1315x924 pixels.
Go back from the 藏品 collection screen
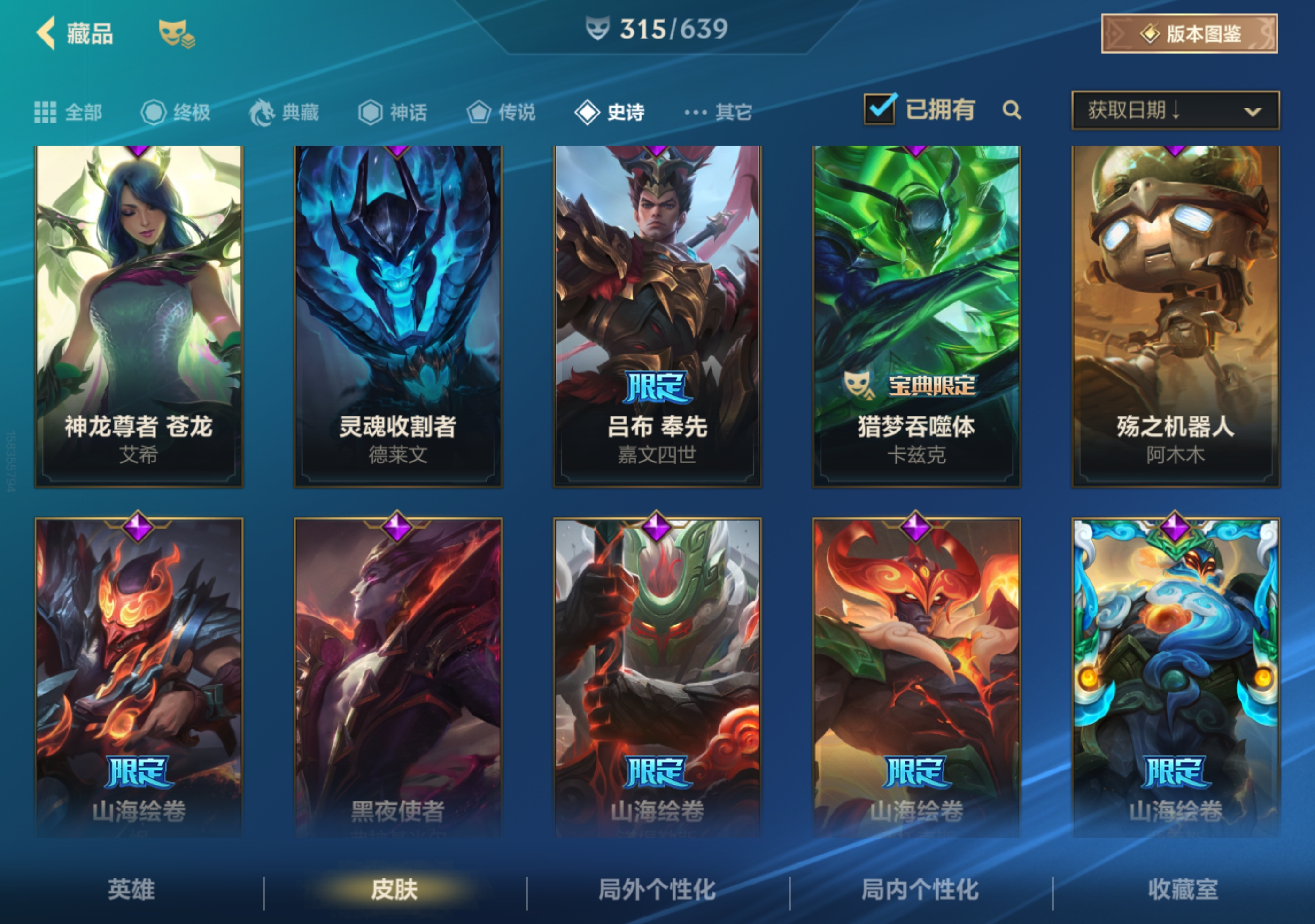(47, 33)
